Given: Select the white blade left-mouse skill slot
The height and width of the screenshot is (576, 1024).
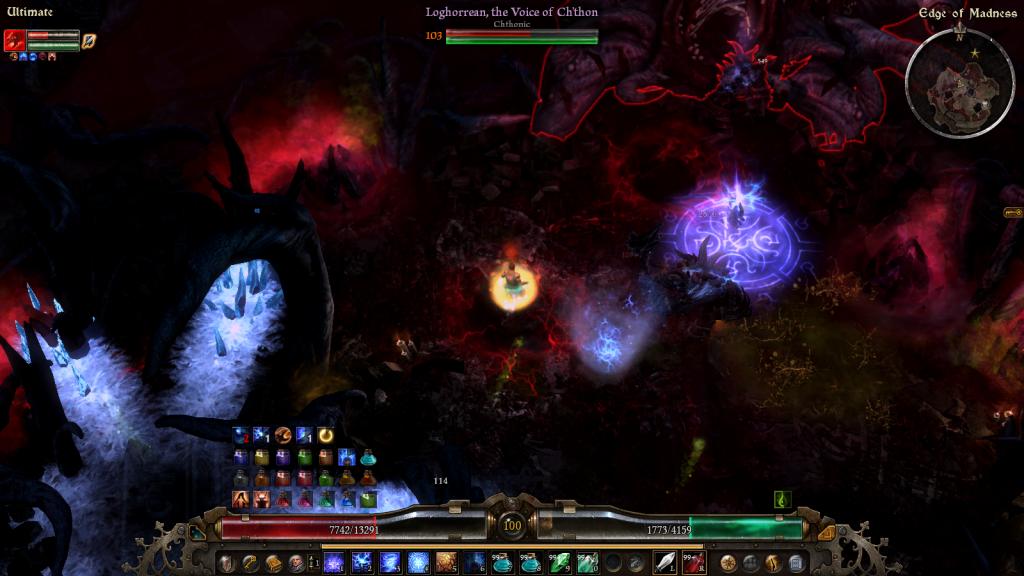Looking at the screenshot, I should point(664,562).
